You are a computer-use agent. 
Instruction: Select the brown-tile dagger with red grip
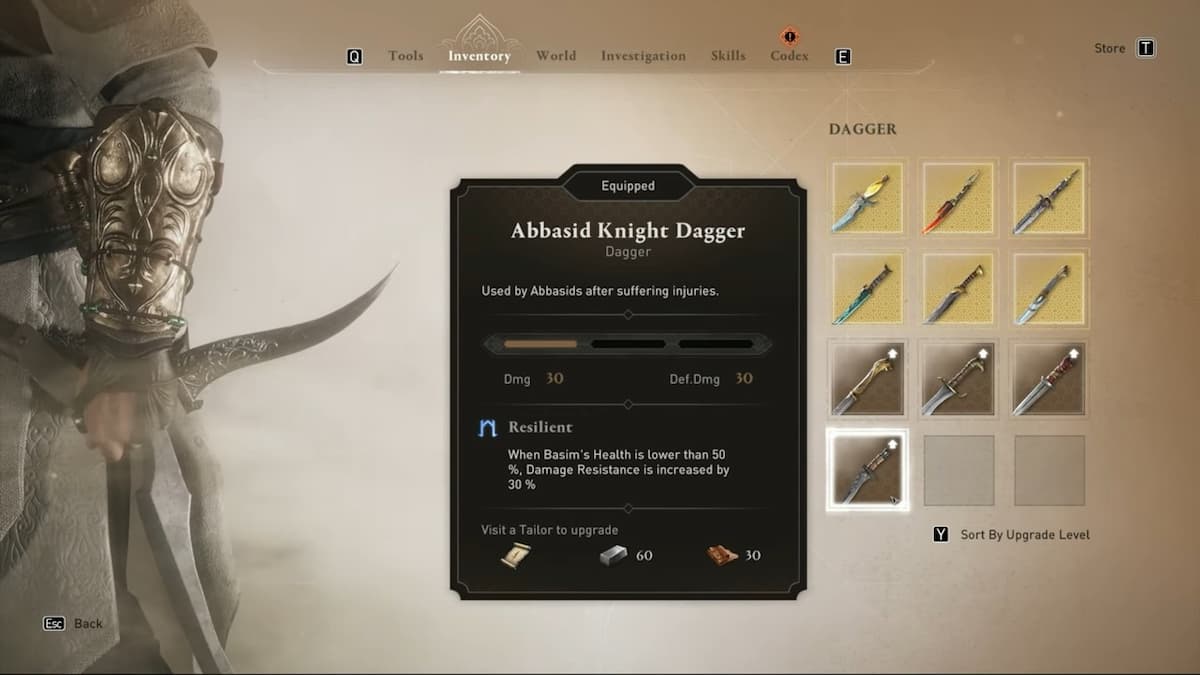tap(1049, 379)
